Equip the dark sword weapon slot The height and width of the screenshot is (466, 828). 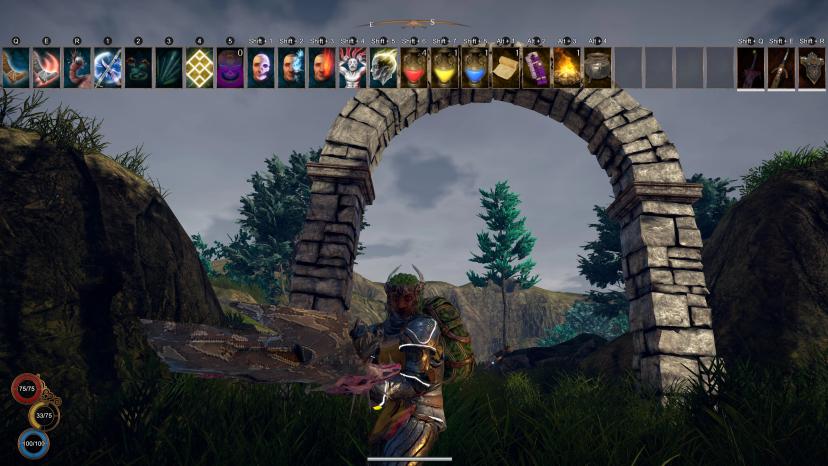tap(751, 67)
